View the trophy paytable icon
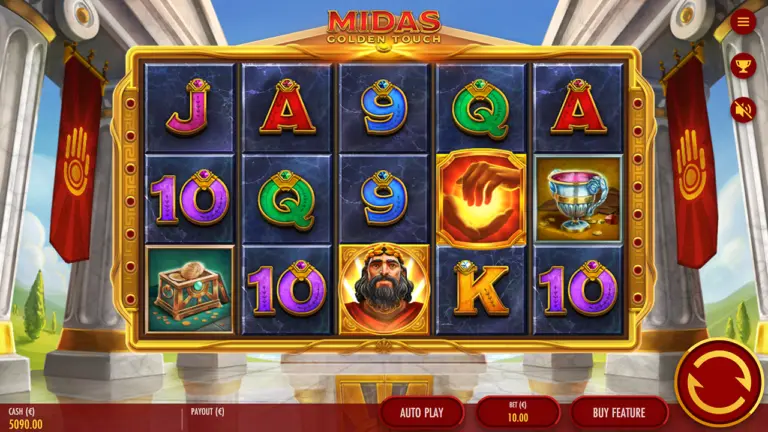This screenshot has width=768, height=432. (743, 66)
